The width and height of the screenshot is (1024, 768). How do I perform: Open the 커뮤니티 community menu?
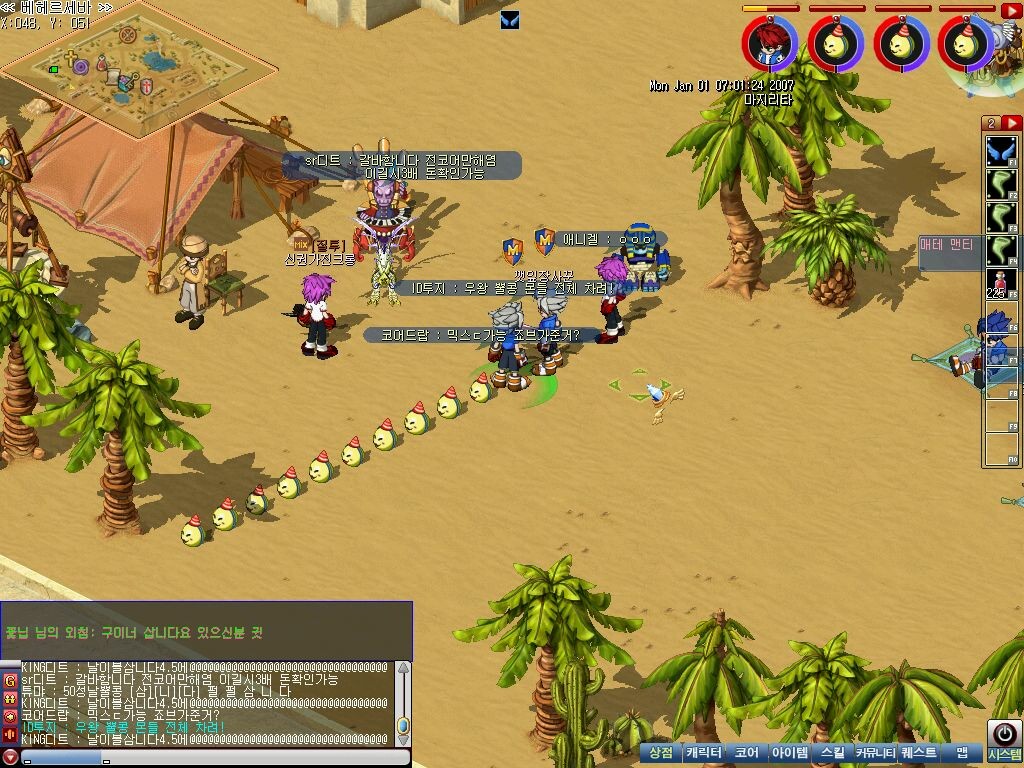pyautogui.click(x=873, y=753)
